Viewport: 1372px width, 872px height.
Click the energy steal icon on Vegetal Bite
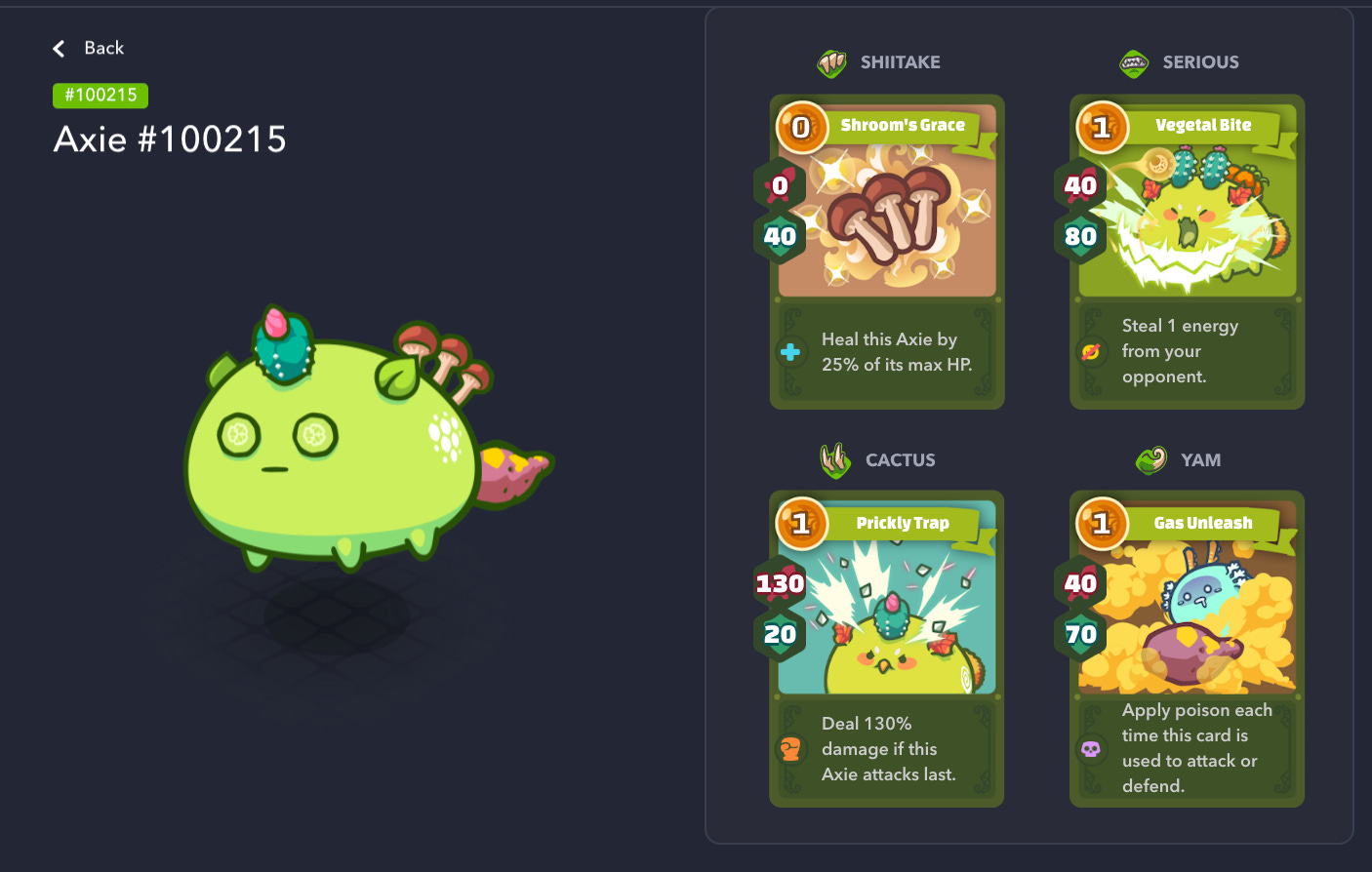tap(1091, 352)
